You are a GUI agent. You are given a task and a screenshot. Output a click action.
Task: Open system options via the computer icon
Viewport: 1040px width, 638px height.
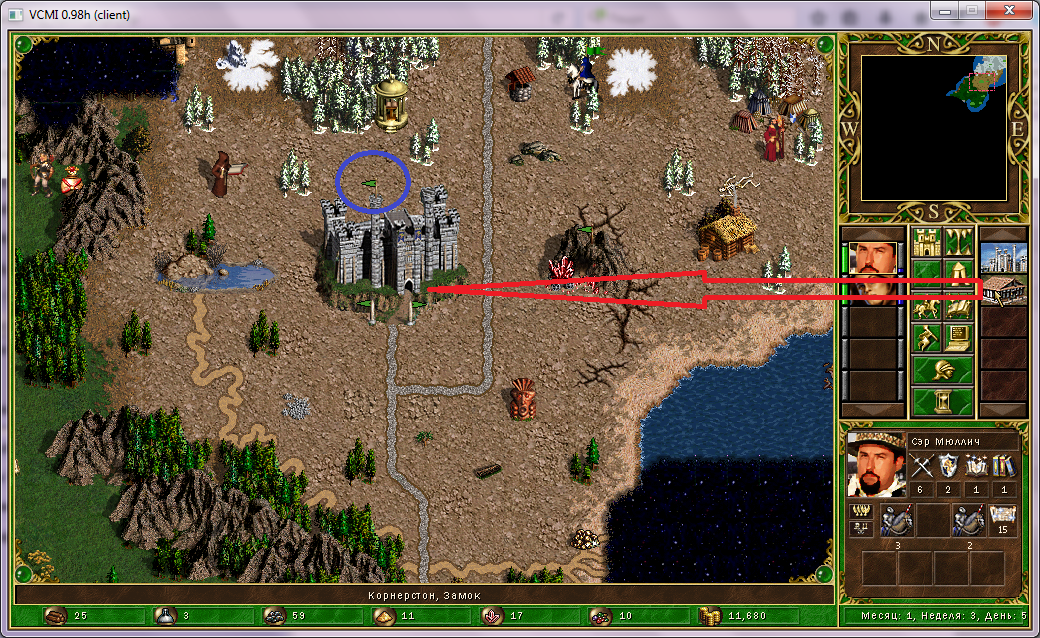pyautogui.click(x=959, y=337)
